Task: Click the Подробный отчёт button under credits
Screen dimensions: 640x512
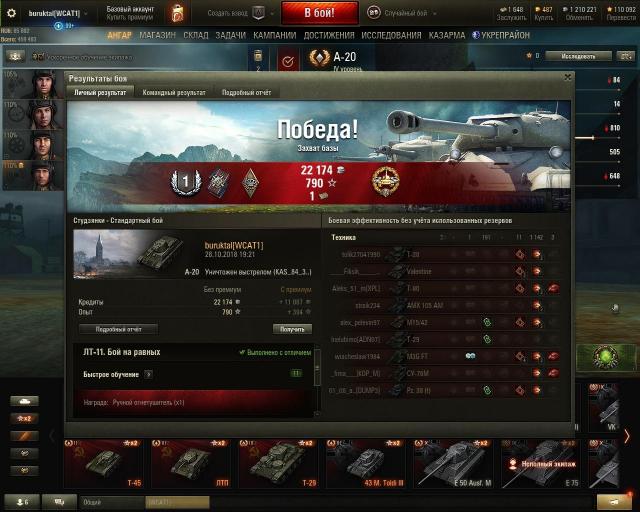Action: (118, 328)
